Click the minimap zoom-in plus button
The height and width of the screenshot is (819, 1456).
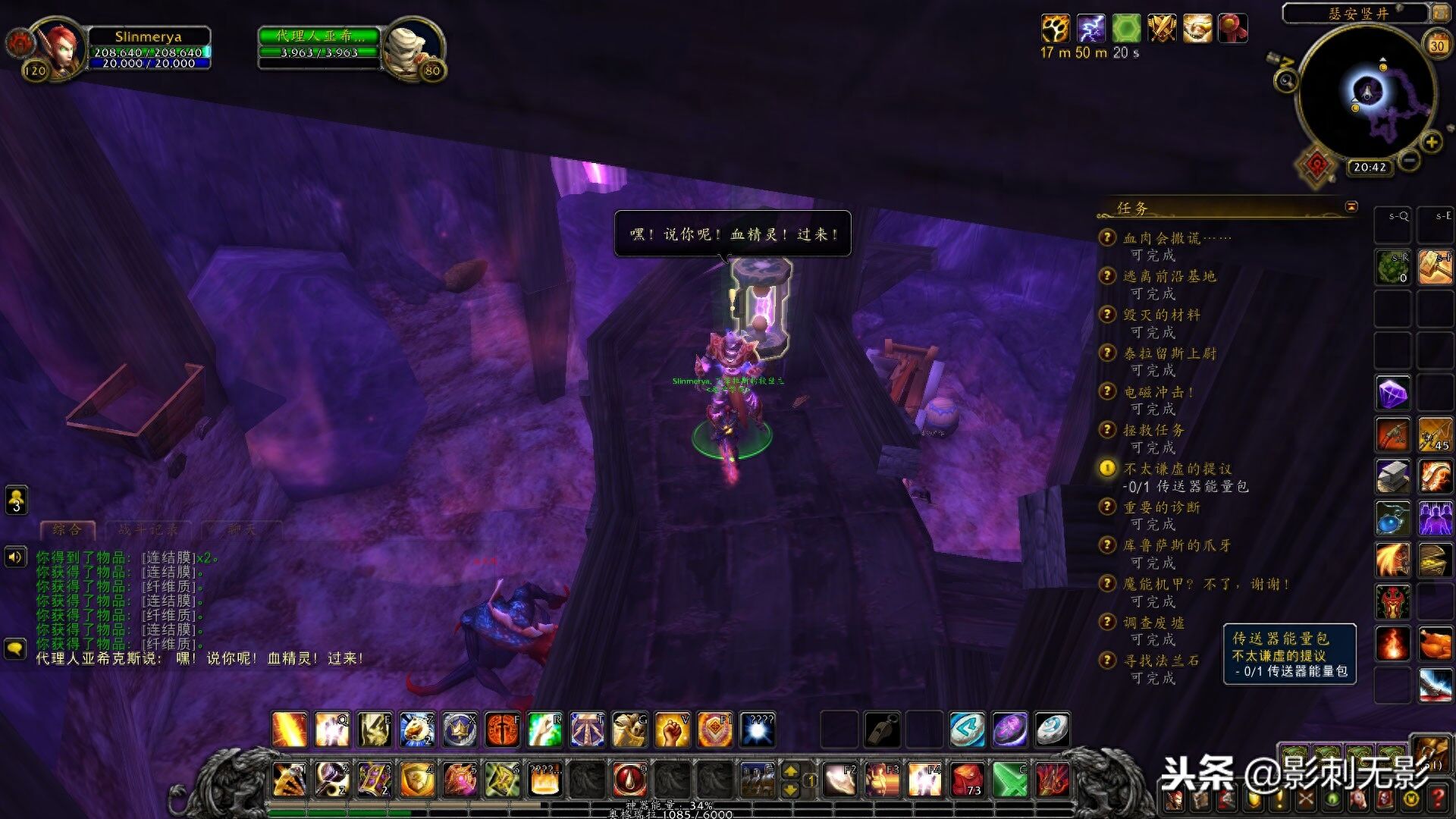[1431, 142]
